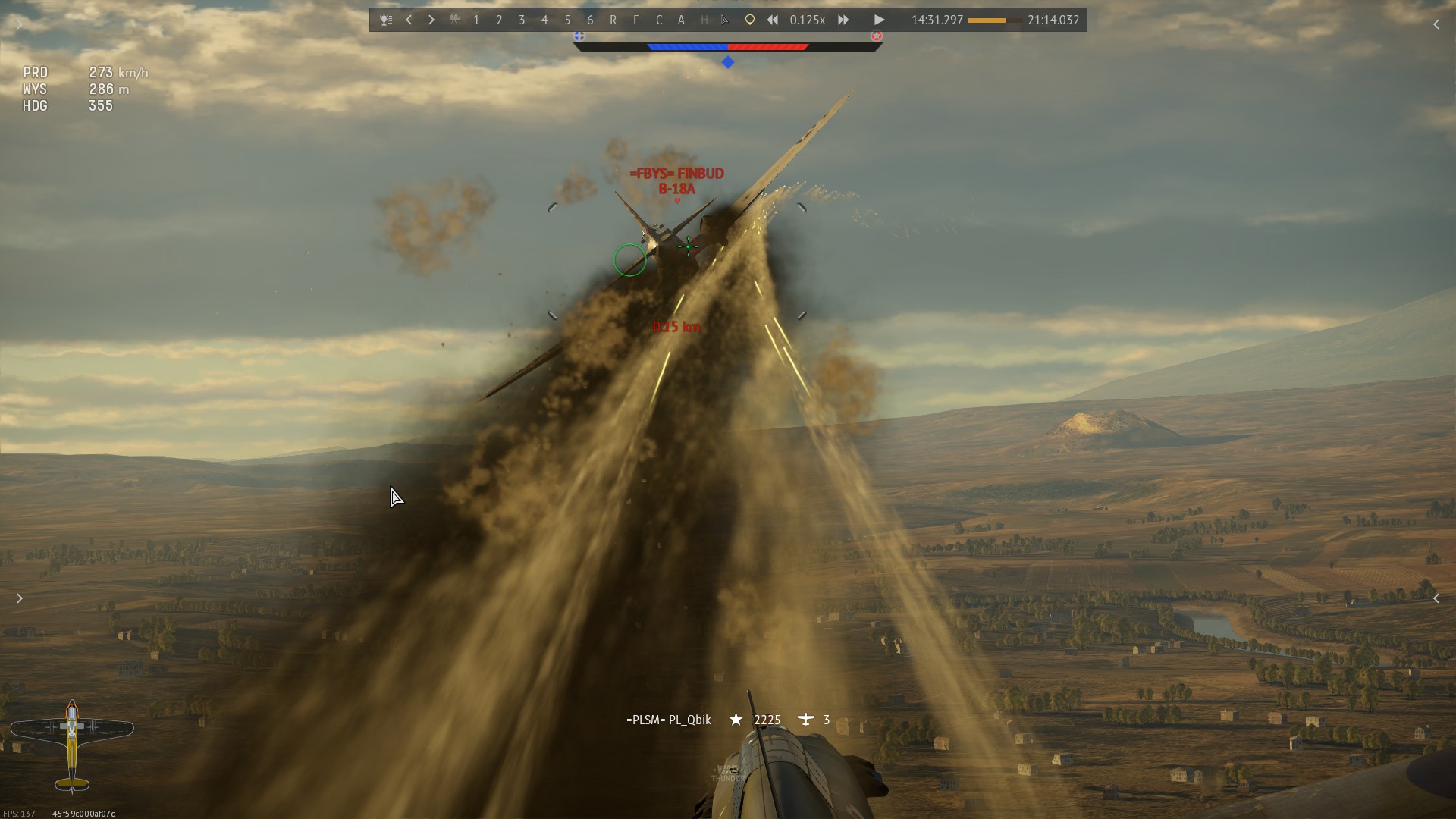Viewport: 1456px width, 819px height.
Task: Click the movie camera icon in toolbar
Action: coord(454,20)
